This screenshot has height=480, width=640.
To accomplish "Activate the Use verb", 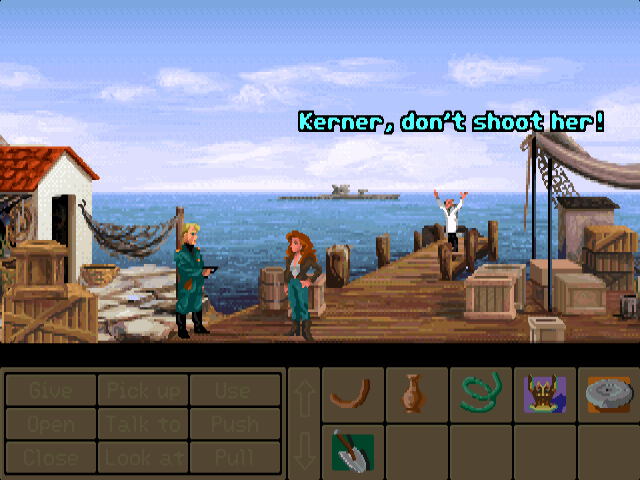I will (x=235, y=390).
